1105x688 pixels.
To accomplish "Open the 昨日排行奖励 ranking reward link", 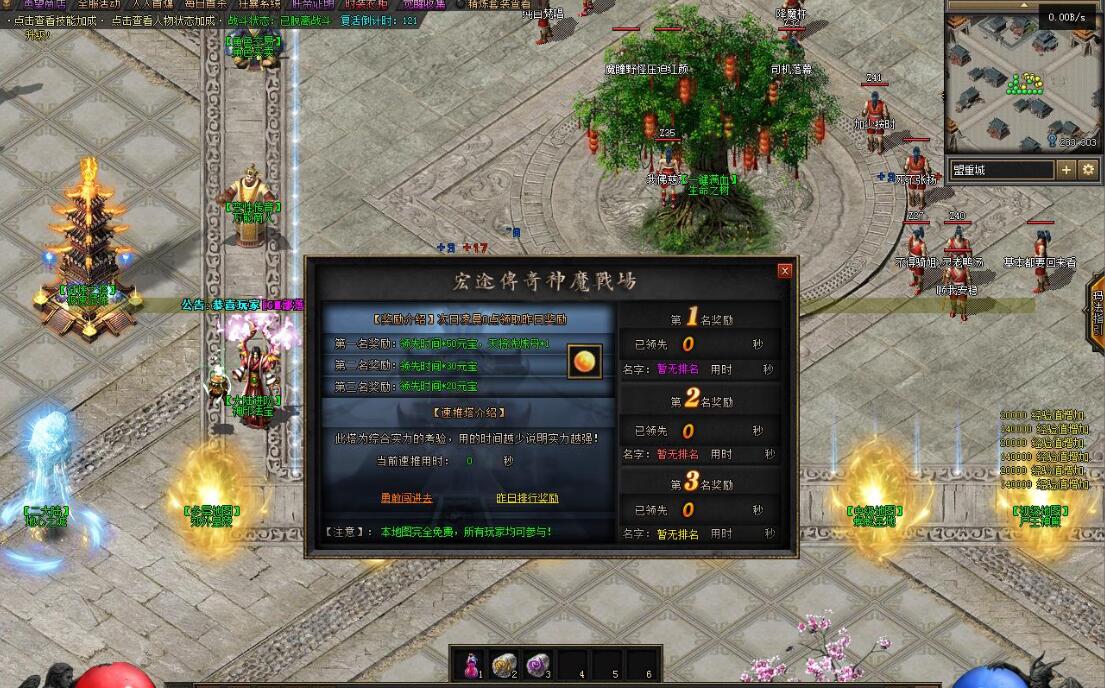I will tap(527, 498).
